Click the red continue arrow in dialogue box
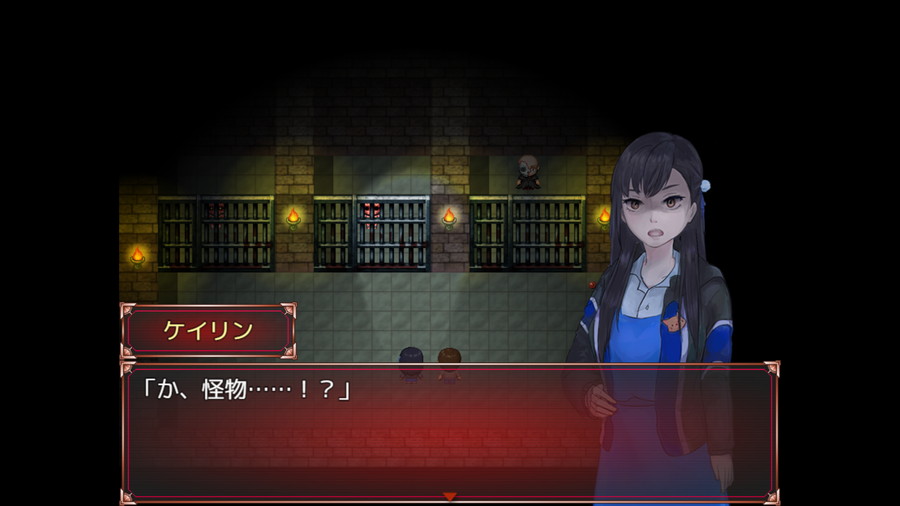The height and width of the screenshot is (506, 900). 449,496
